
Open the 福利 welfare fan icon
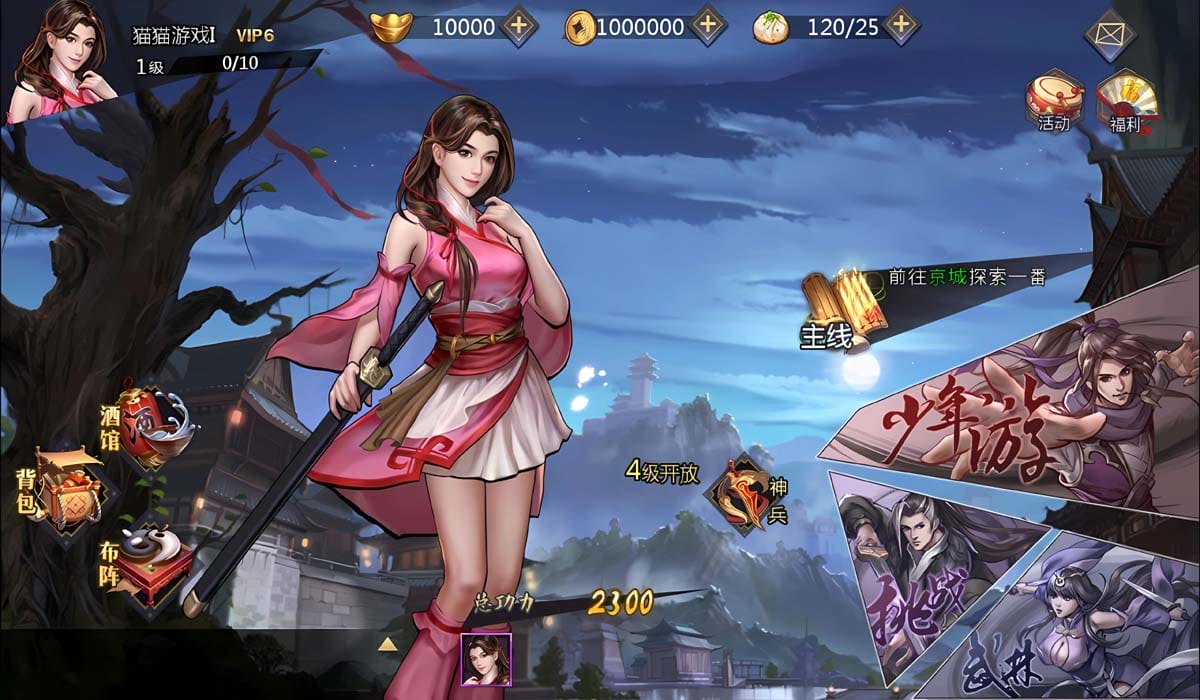(x=1126, y=100)
